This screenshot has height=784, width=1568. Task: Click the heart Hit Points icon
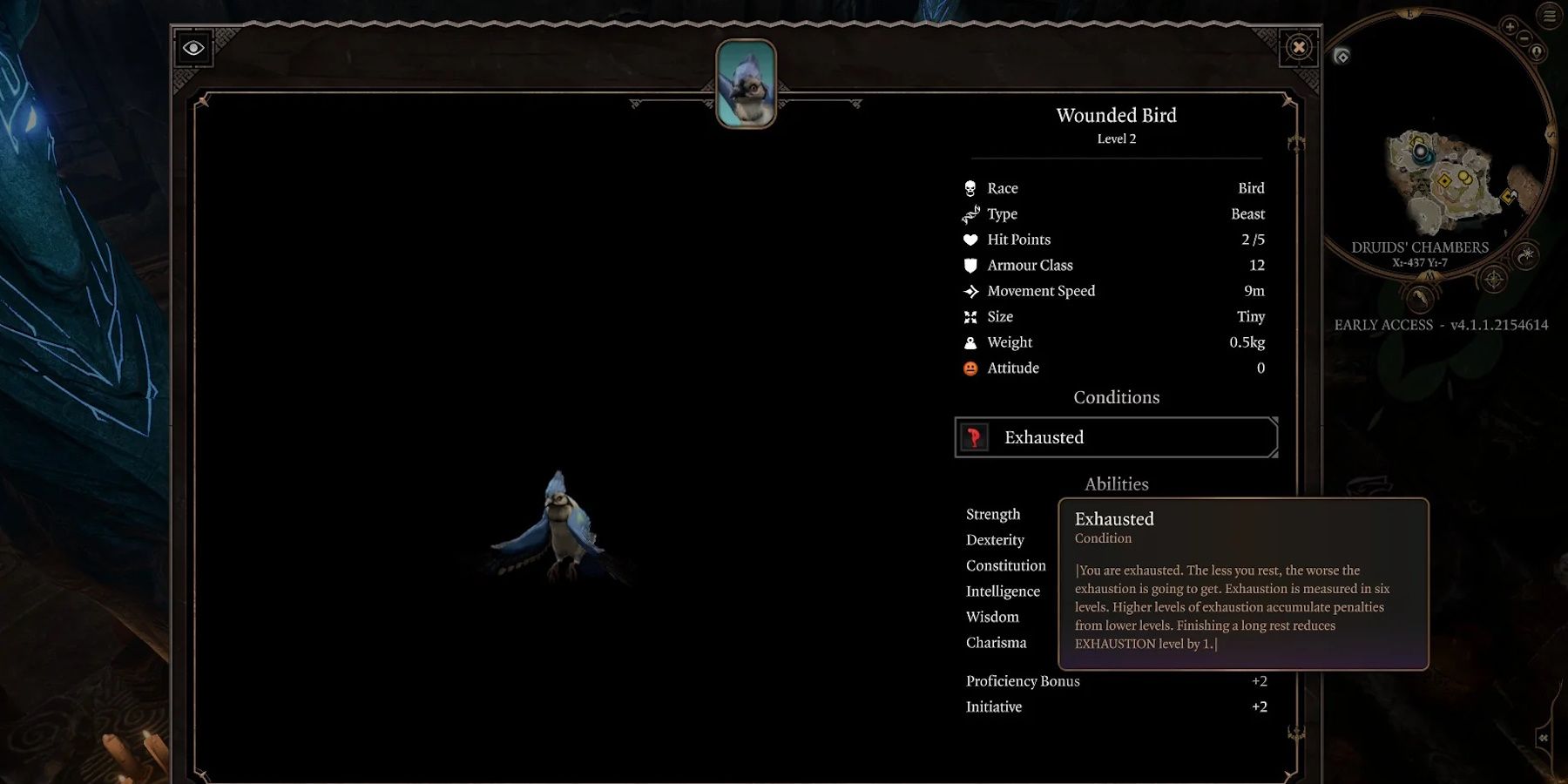(x=970, y=239)
